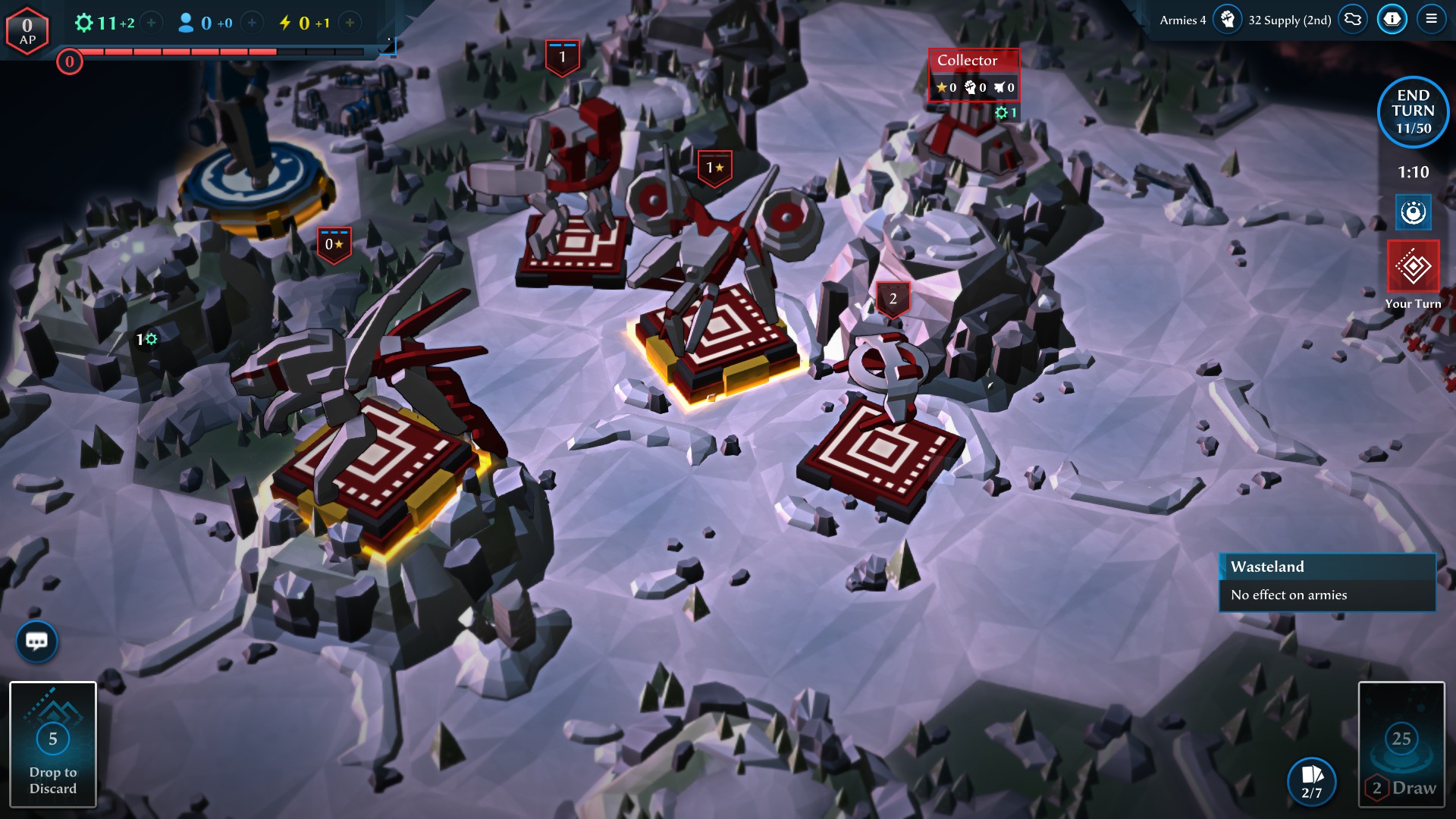Screen dimensions: 1456x819
Task: Toggle the hex info button
Action: (x=1392, y=19)
